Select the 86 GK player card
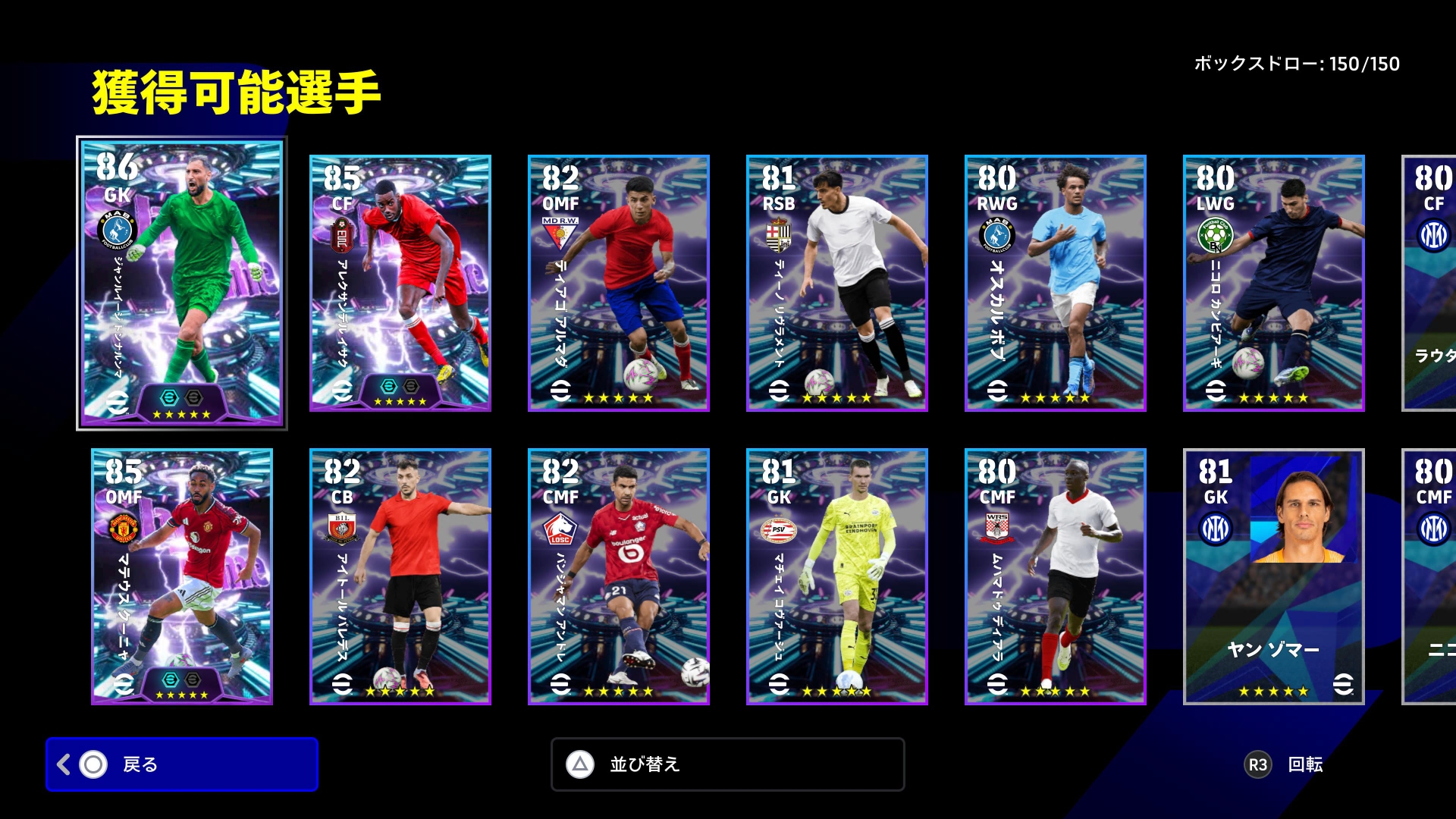Viewport: 1456px width, 819px height. click(182, 284)
